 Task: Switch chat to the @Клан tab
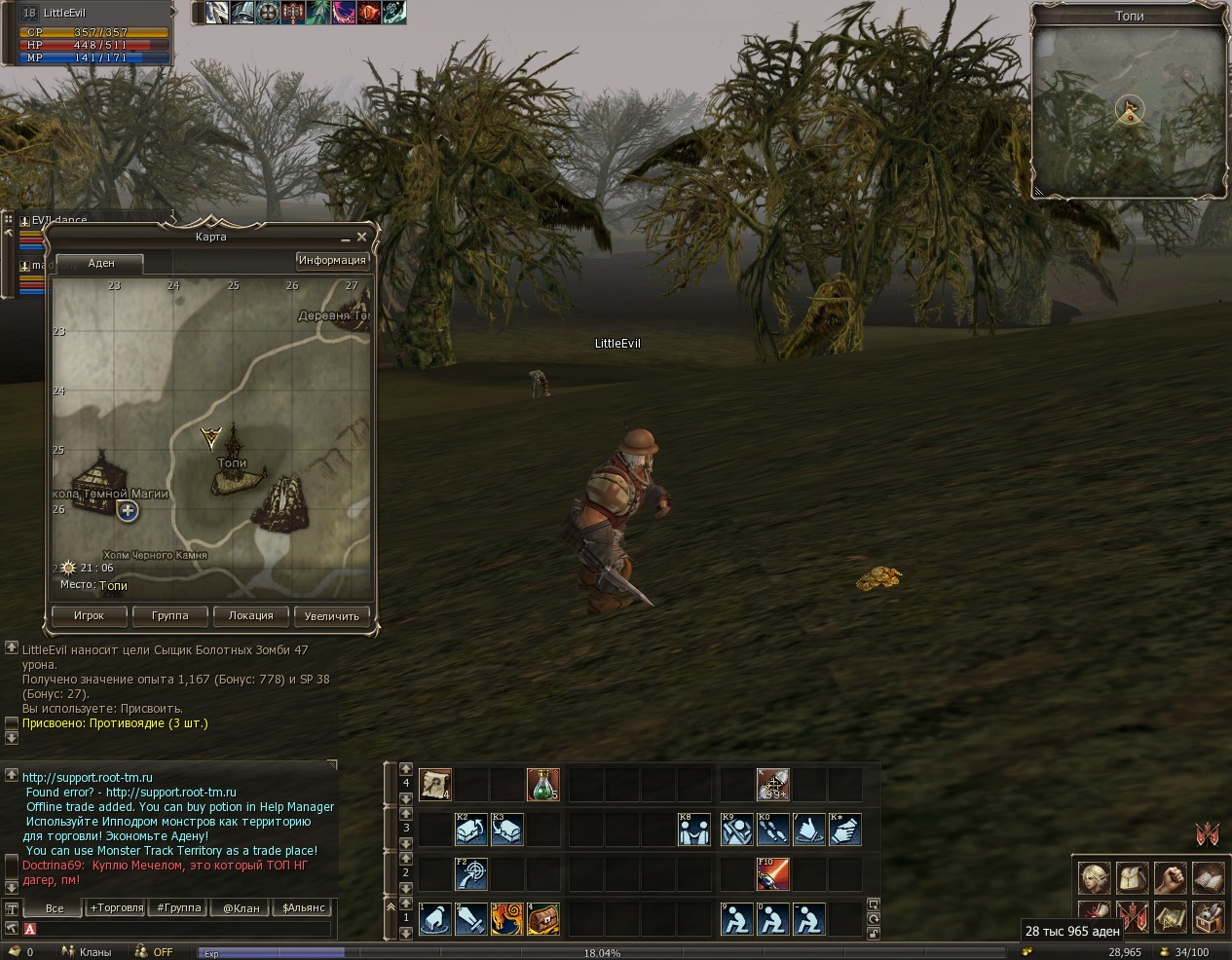[242, 907]
